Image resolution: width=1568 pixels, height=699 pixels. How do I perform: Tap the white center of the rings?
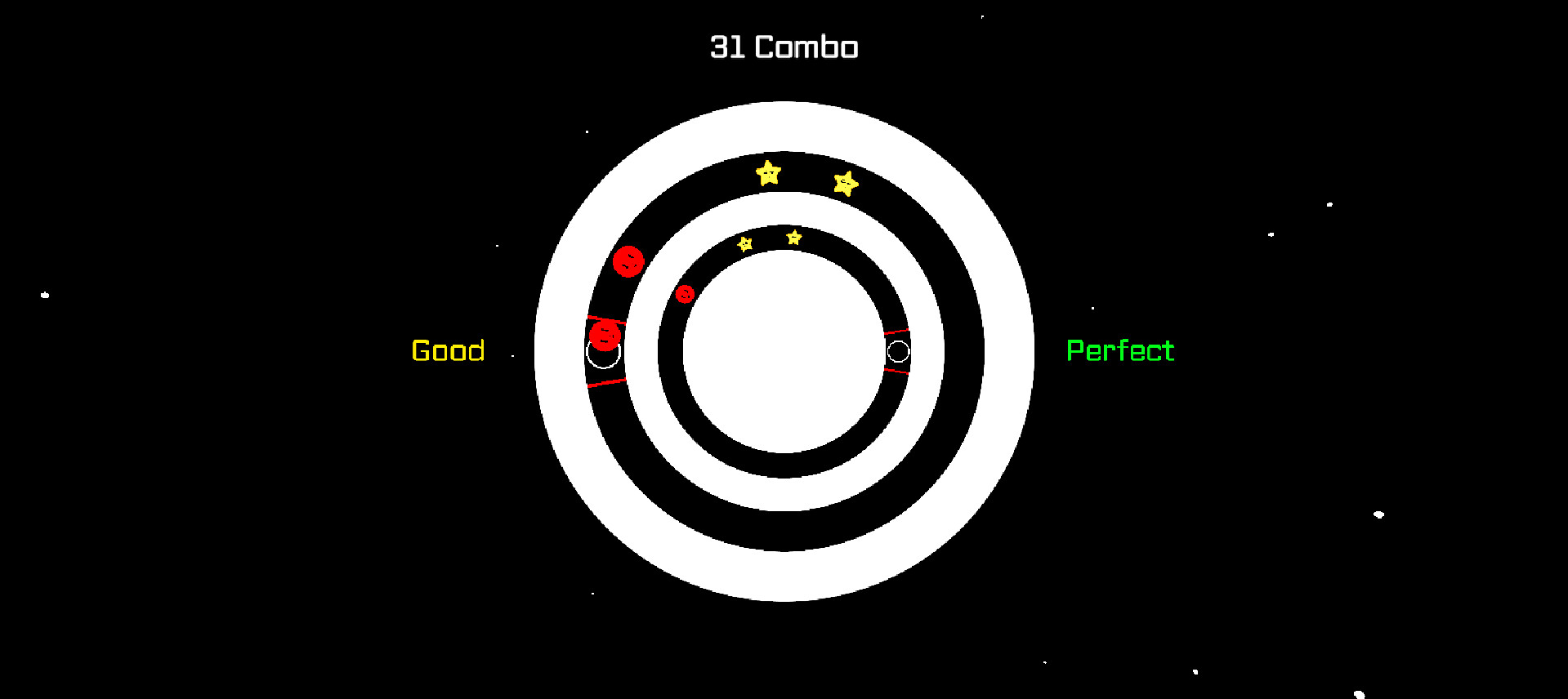click(784, 351)
